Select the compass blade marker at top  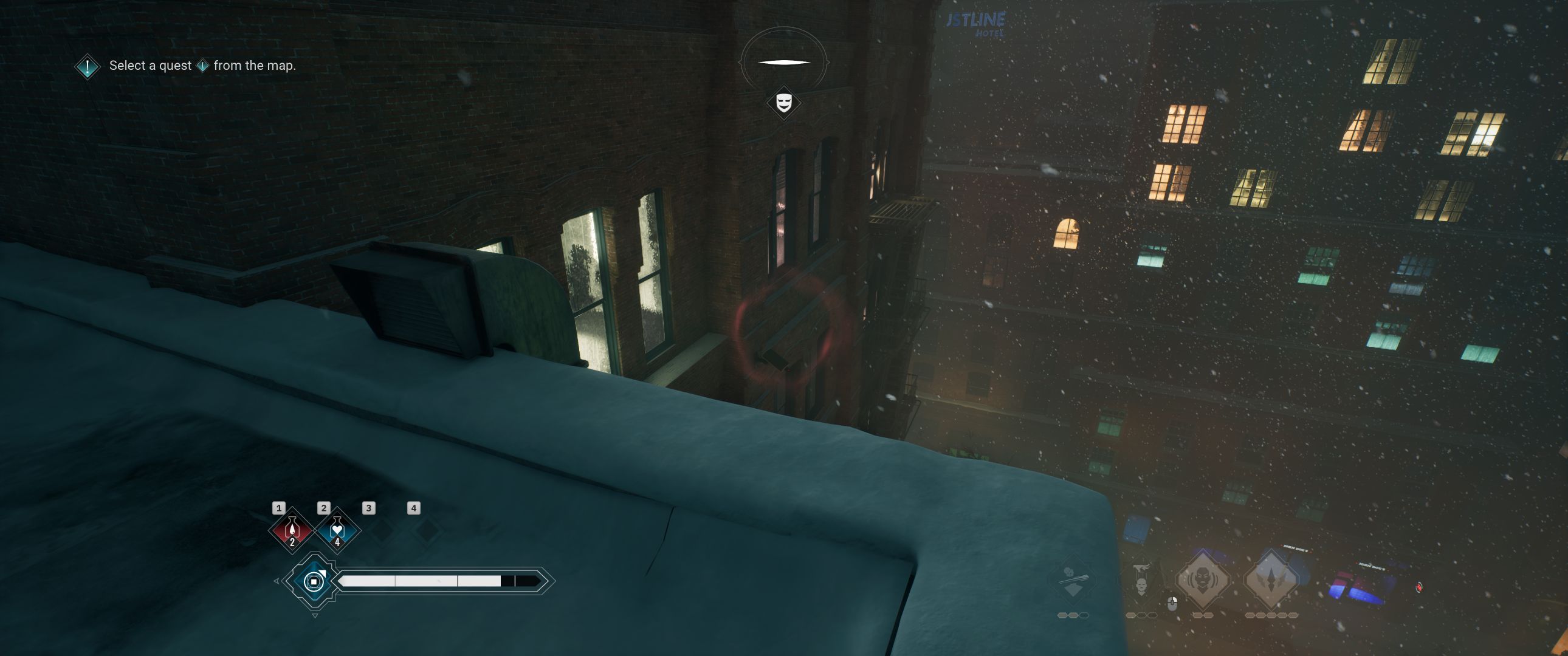coord(784,60)
